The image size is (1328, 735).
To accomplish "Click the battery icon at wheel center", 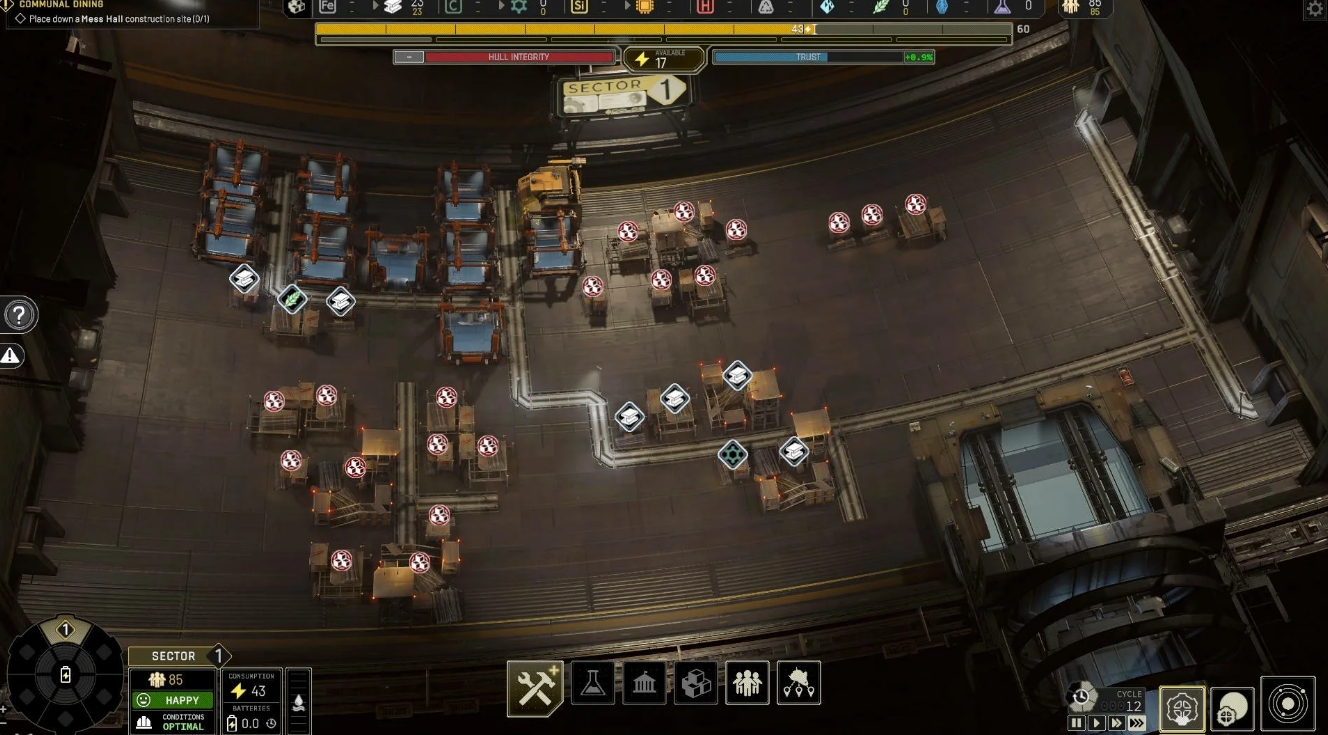I will 66,675.
